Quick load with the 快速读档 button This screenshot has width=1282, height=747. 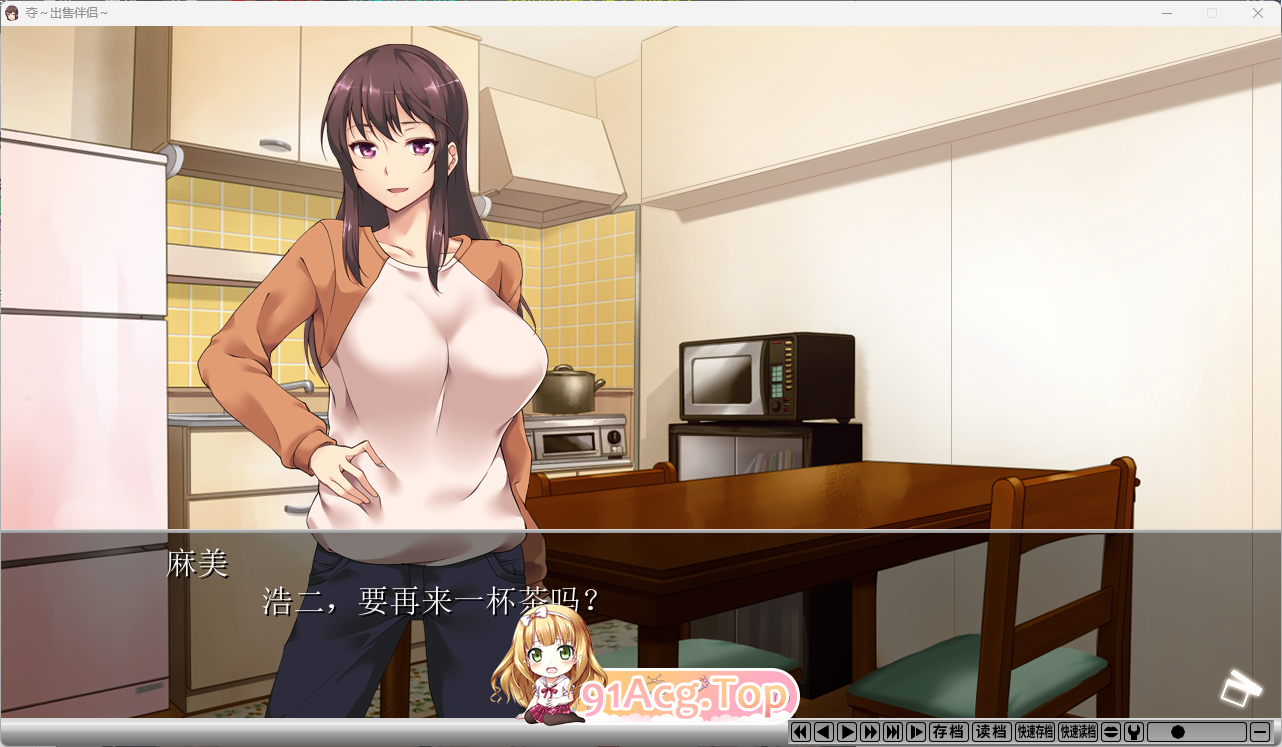[1078, 732]
